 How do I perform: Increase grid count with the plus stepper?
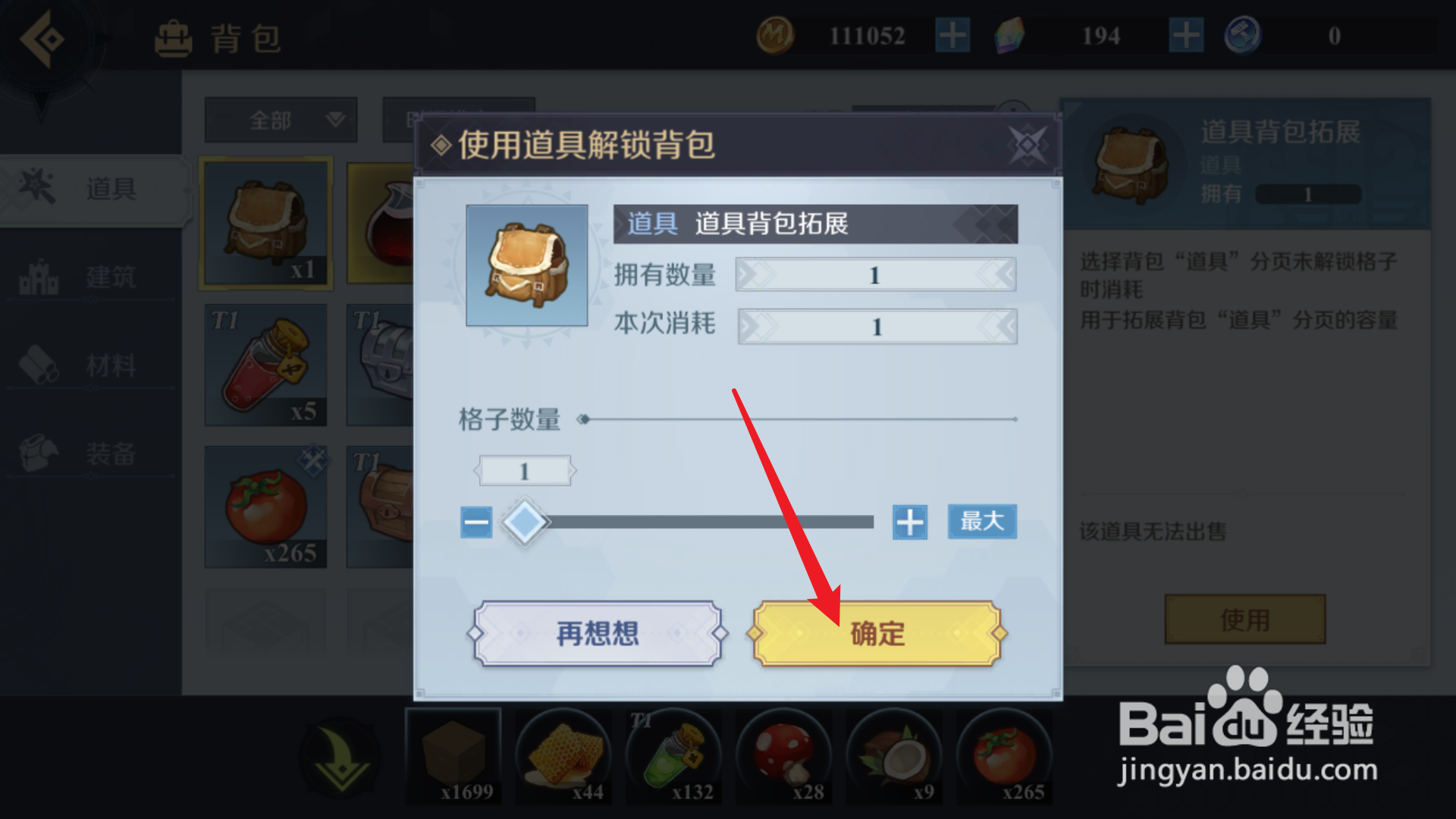point(909,522)
